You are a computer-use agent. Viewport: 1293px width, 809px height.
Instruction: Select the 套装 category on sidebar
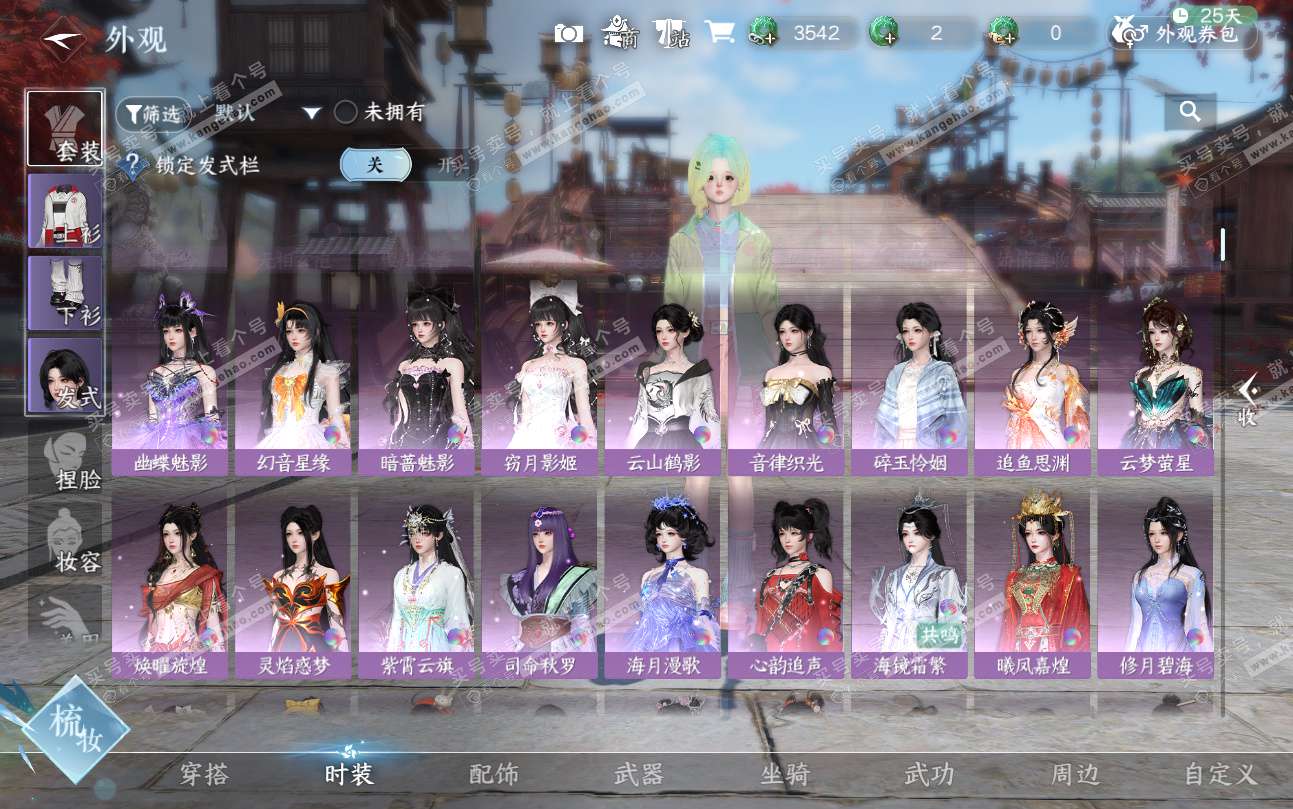point(66,129)
